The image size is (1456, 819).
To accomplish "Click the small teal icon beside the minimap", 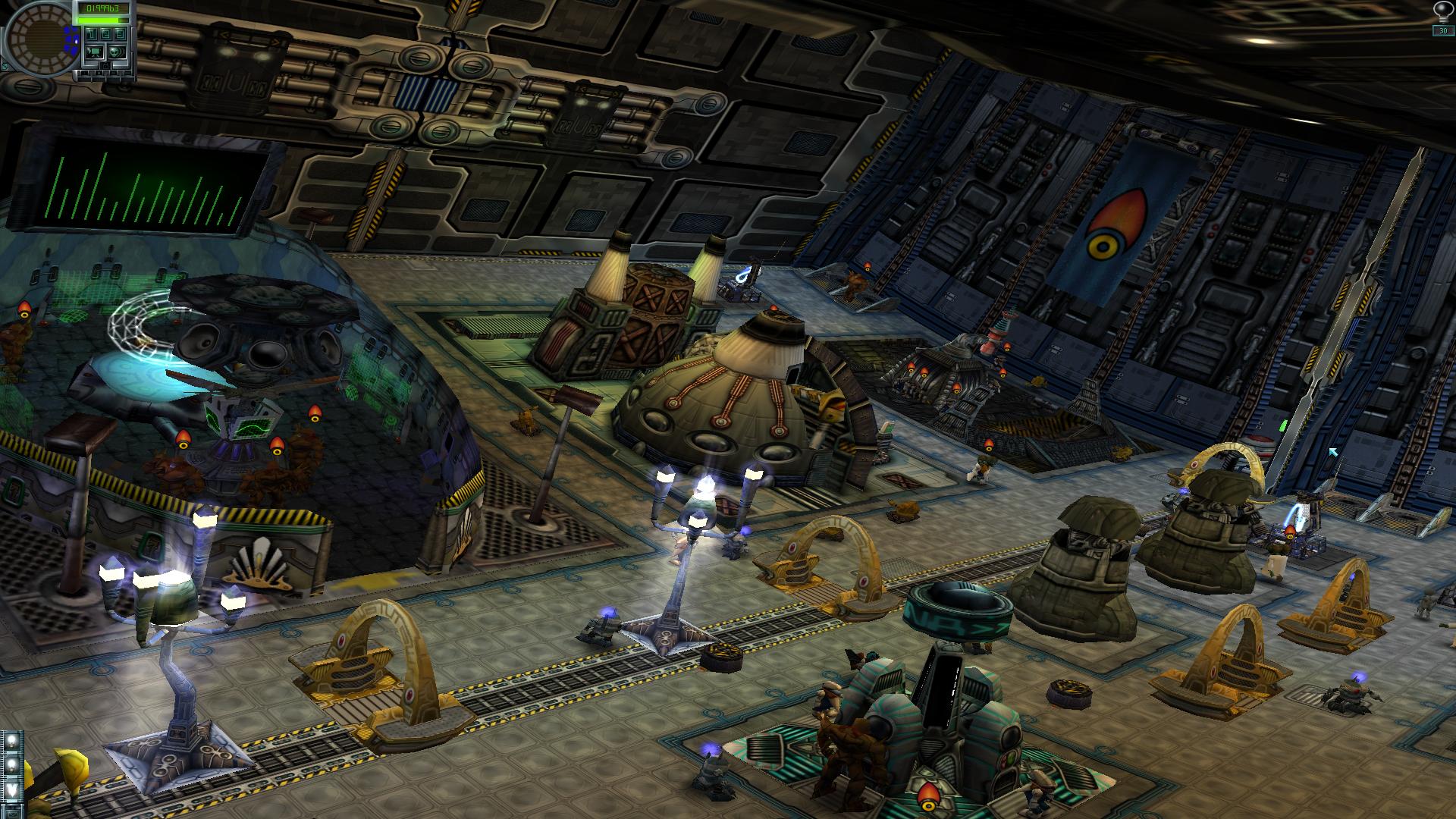I will click(x=5, y=66).
